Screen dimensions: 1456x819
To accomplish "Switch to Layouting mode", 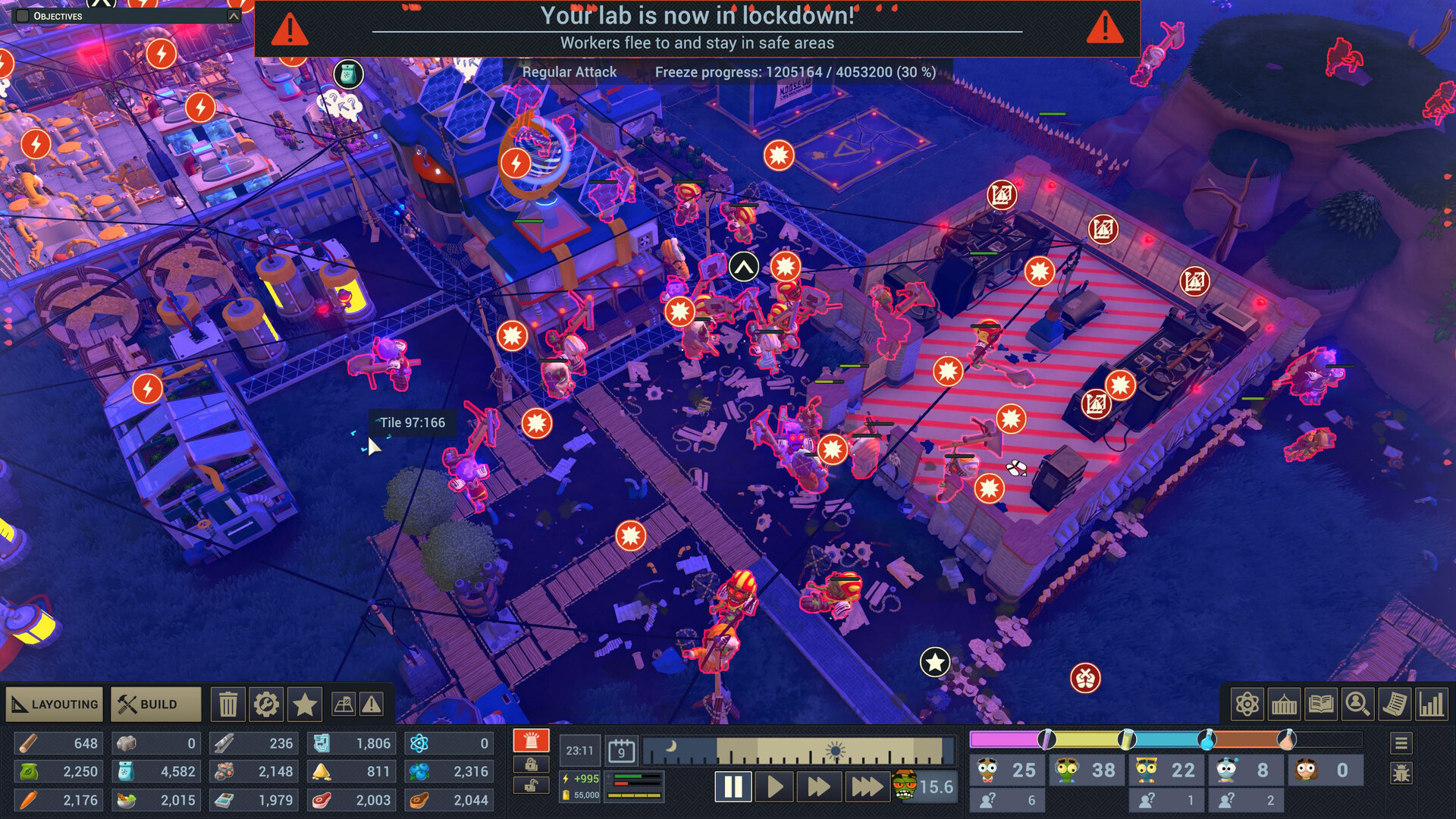I will 53,704.
